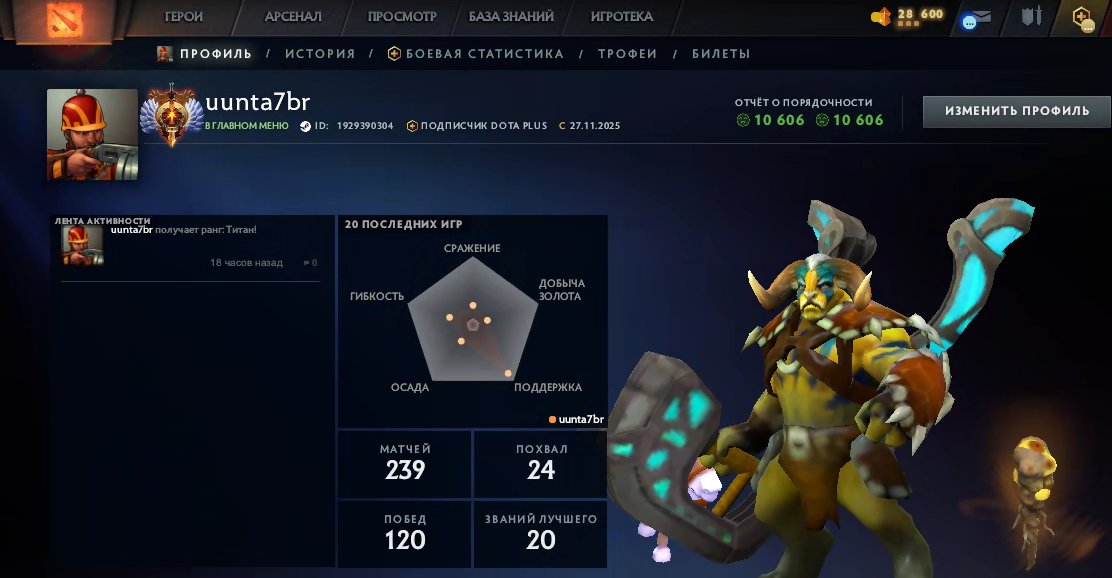Select БАЗА ЗНАНИЙ in the top bar
Screen dimensions: 1112x578
pos(513,17)
